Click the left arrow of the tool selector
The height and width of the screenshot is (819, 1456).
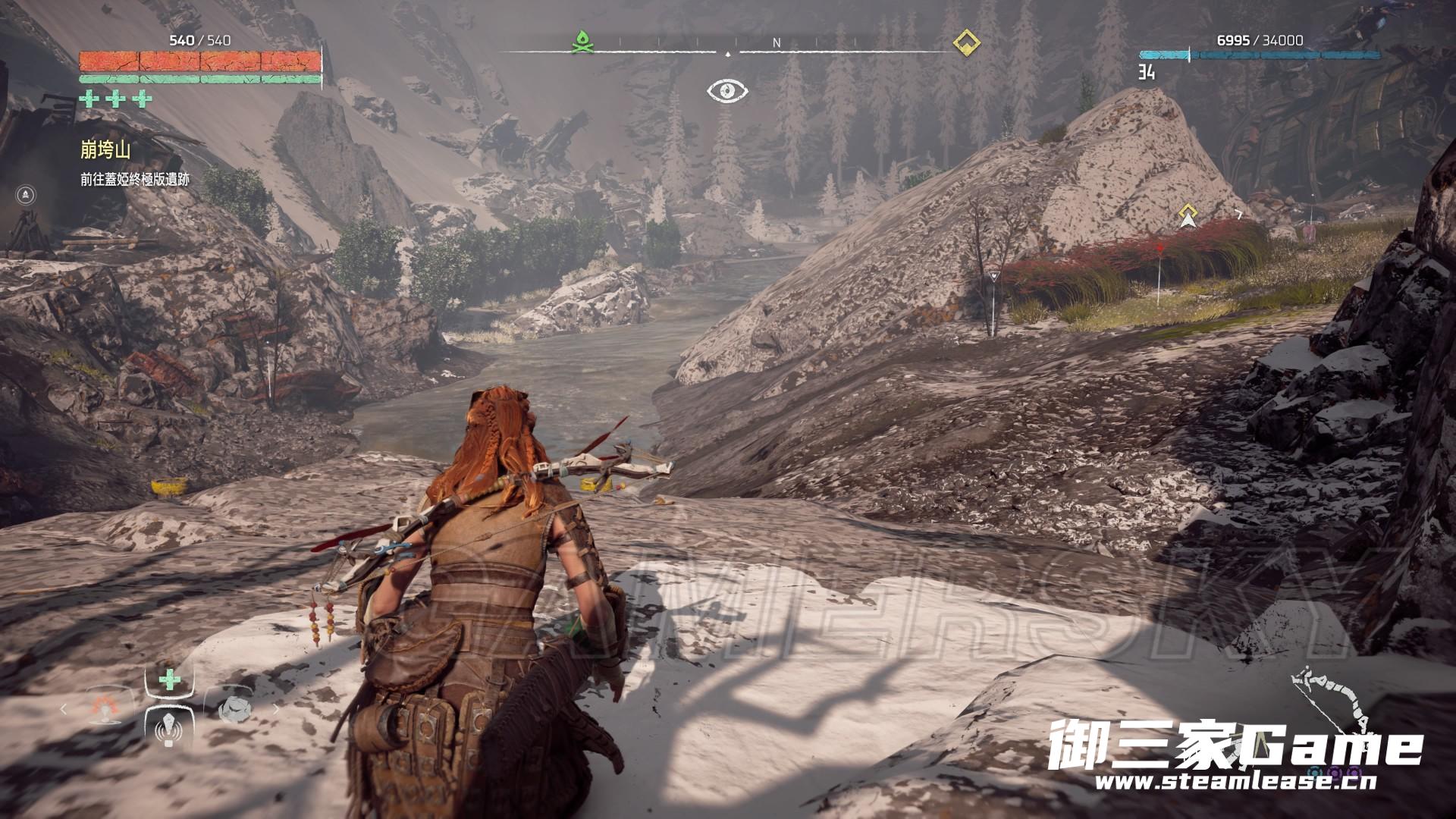coord(64,711)
